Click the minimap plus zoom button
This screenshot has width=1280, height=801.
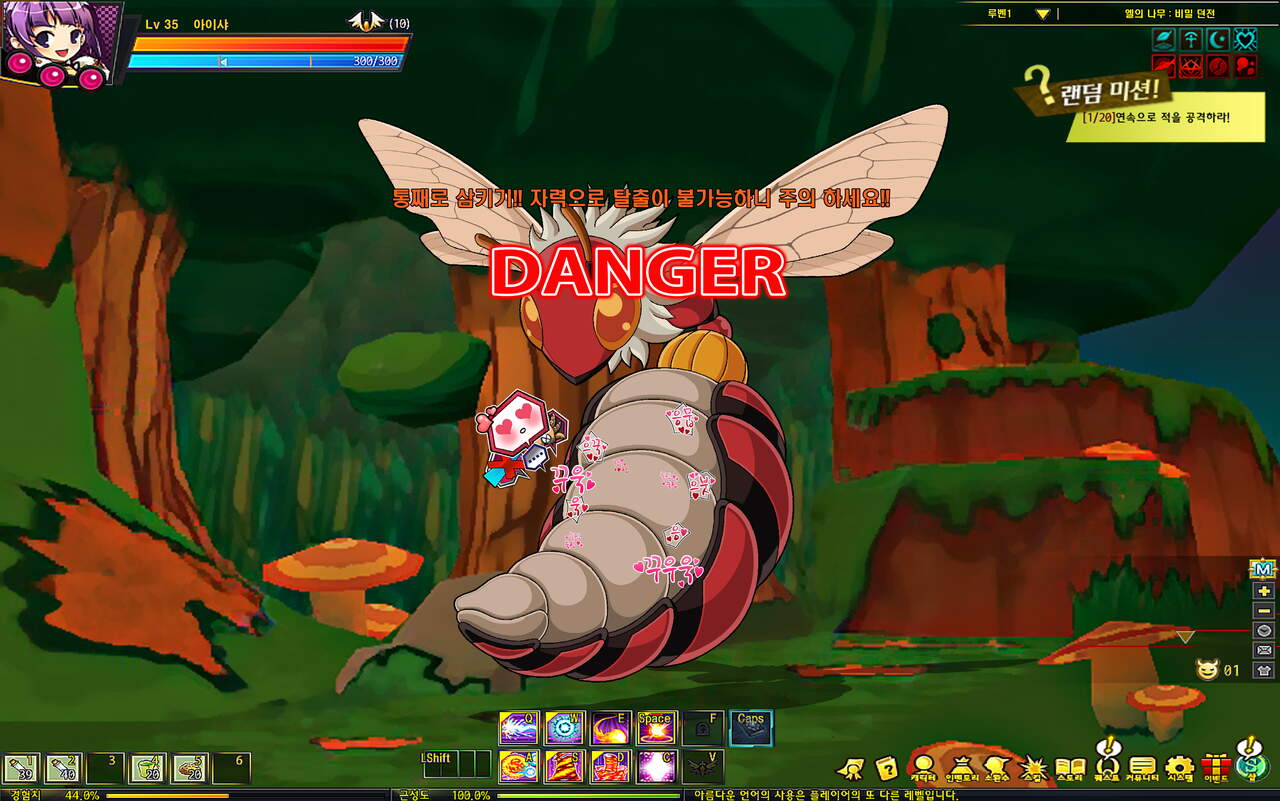(x=1263, y=591)
